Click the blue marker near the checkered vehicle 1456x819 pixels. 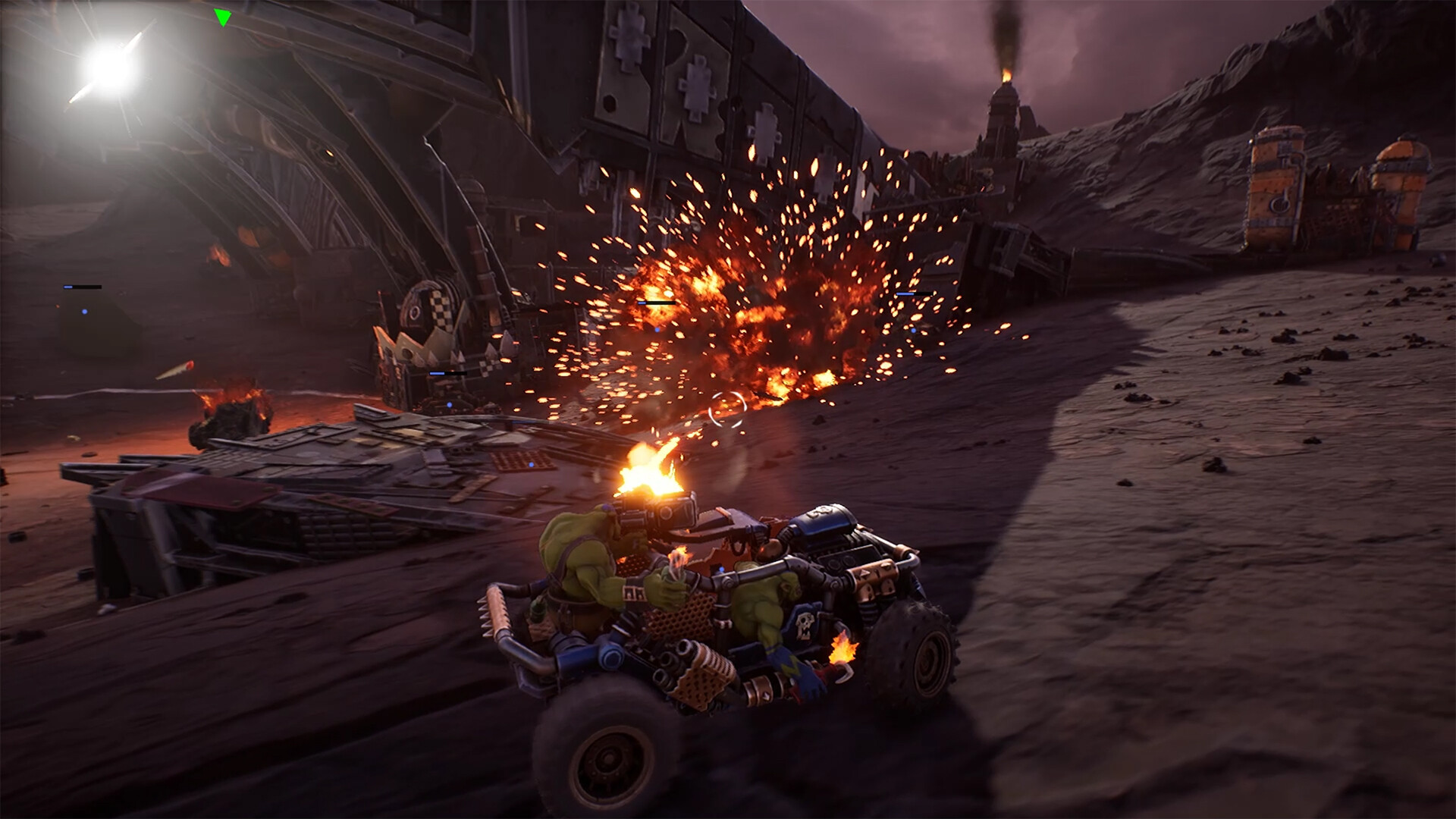tap(450, 405)
